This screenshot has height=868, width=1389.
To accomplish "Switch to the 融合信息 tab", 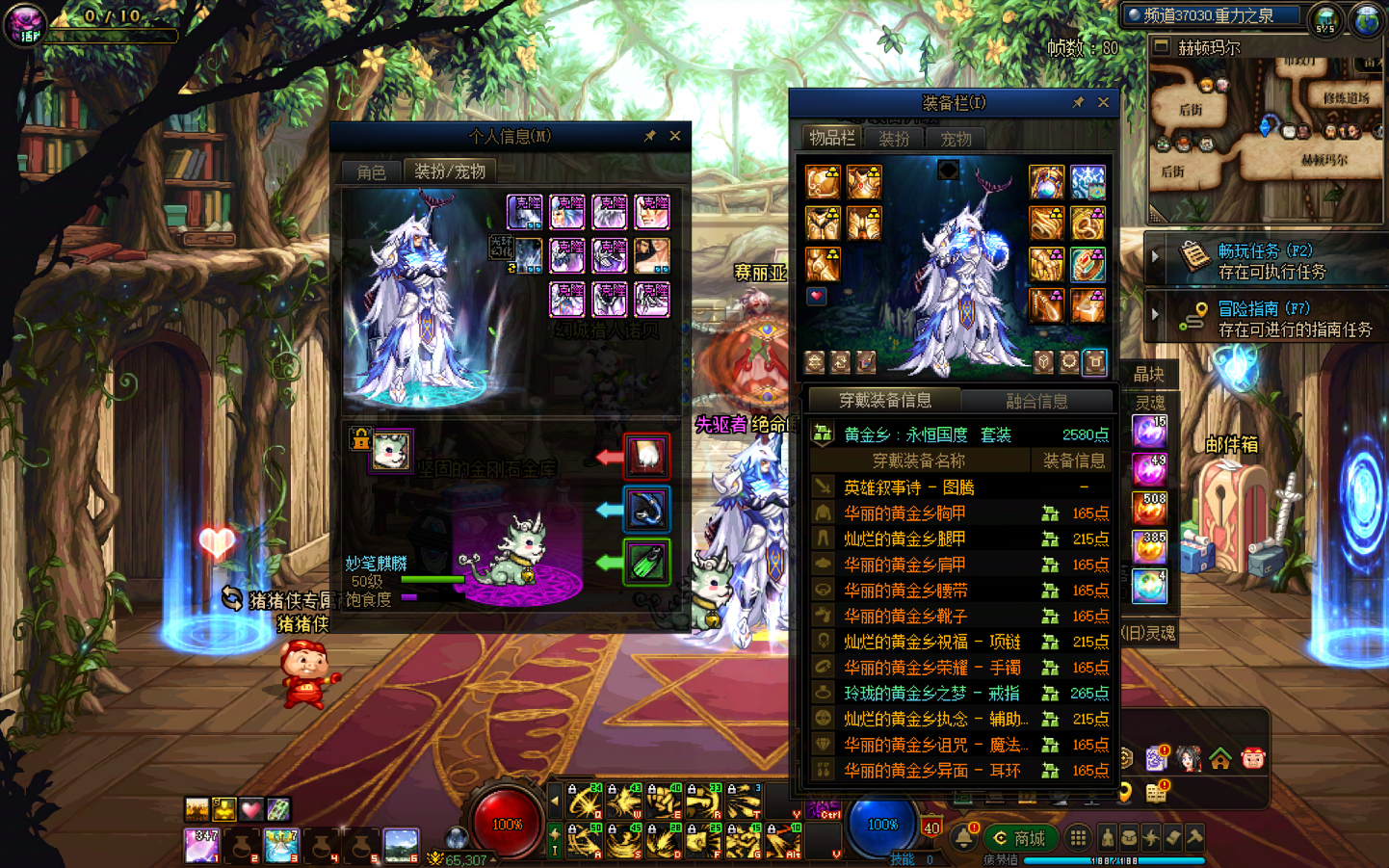I will coord(1036,401).
